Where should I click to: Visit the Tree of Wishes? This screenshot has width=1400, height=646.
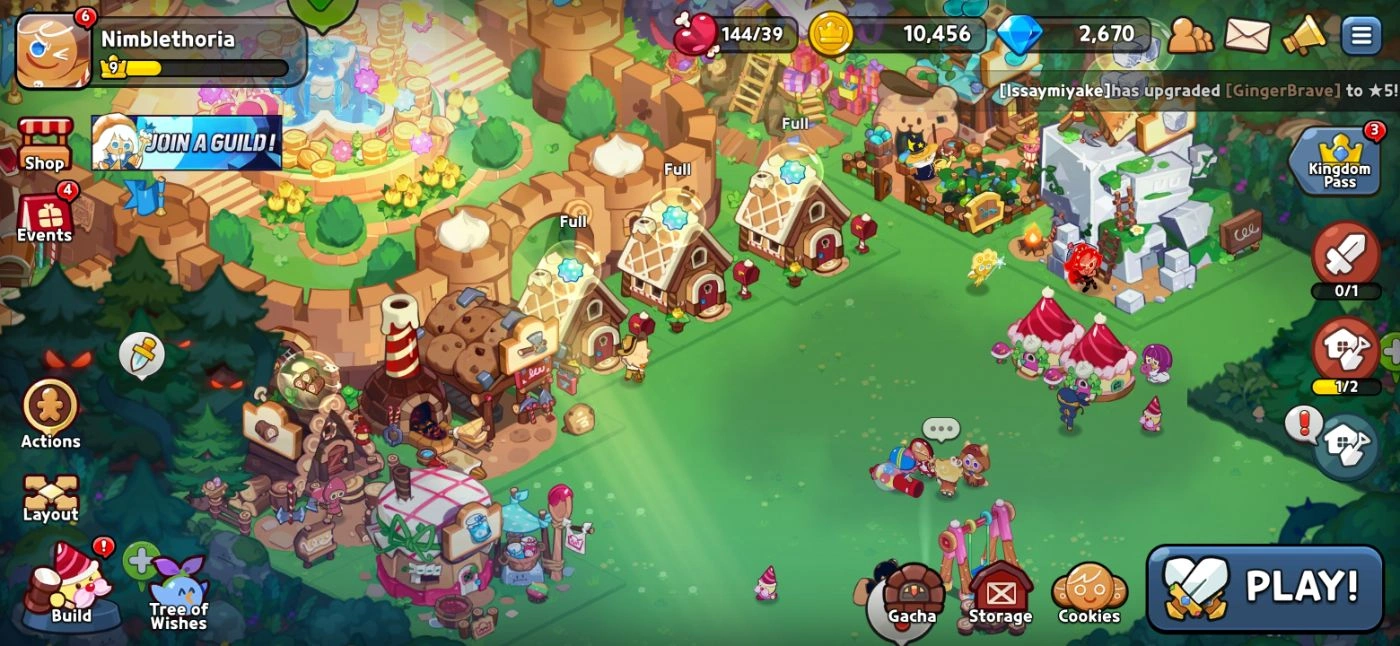click(x=179, y=595)
